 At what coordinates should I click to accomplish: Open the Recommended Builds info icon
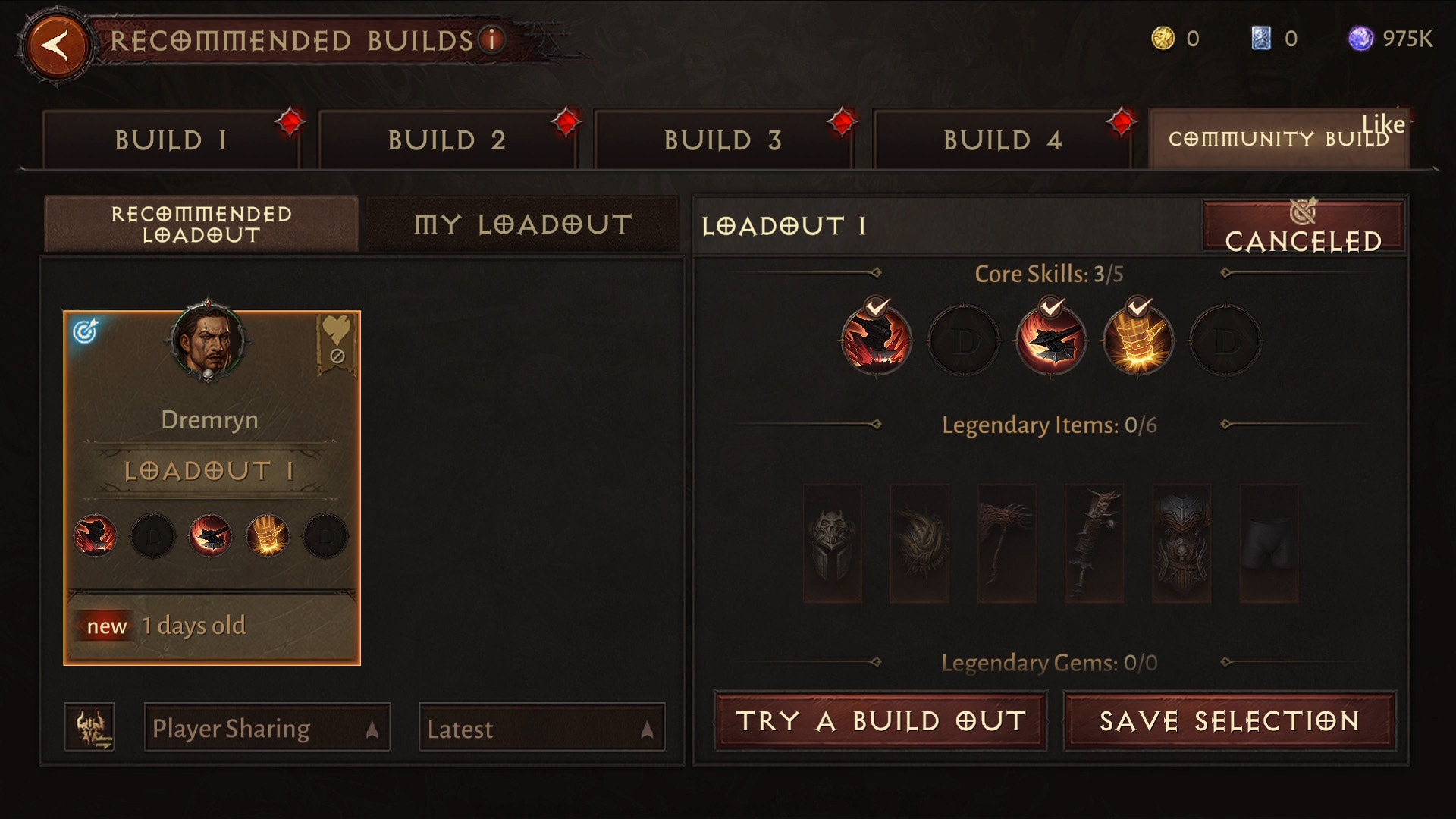(x=492, y=39)
